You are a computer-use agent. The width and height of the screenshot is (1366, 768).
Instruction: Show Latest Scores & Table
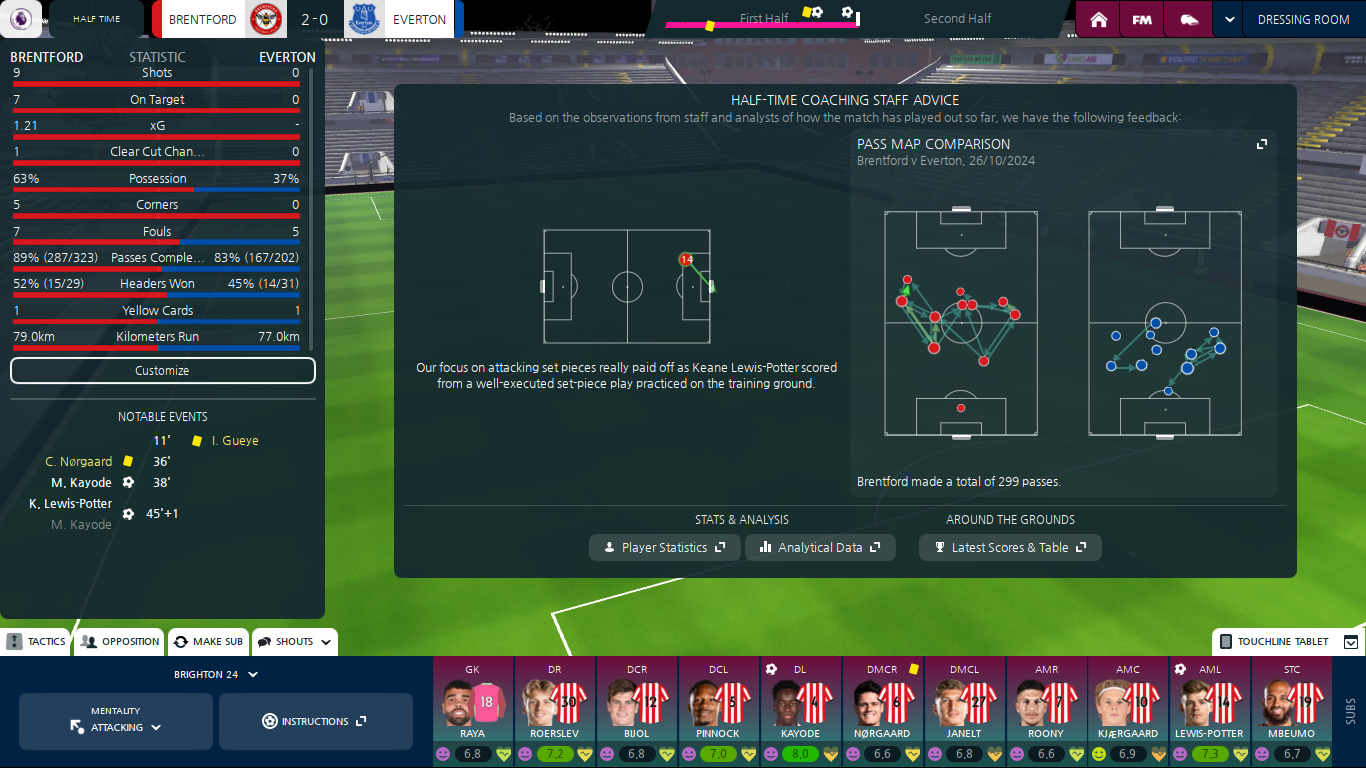pos(1010,548)
